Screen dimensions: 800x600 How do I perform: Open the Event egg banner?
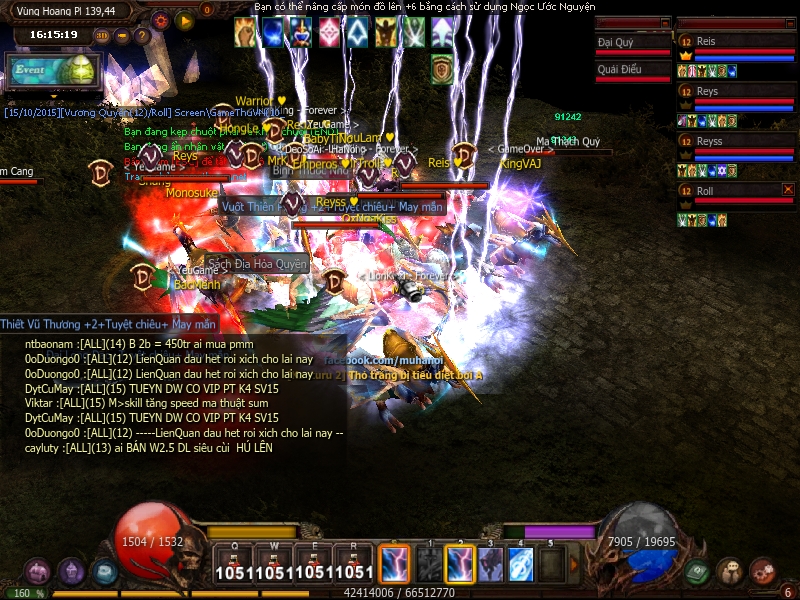(x=53, y=70)
